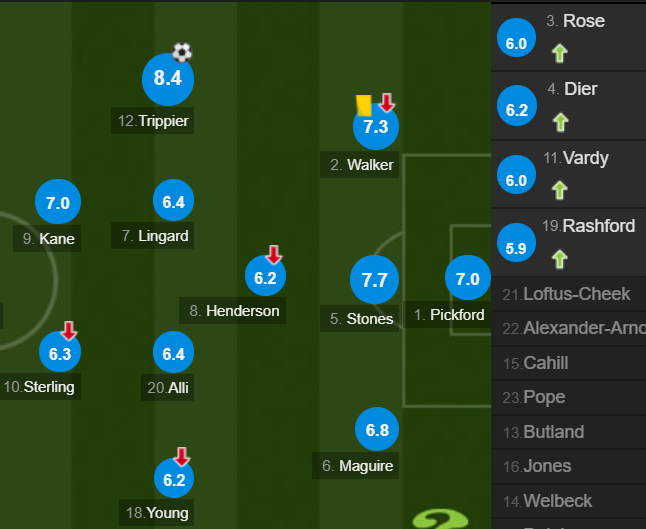Image resolution: width=646 pixels, height=529 pixels.
Task: Choose Henderson's rating circle
Action: coord(265,278)
